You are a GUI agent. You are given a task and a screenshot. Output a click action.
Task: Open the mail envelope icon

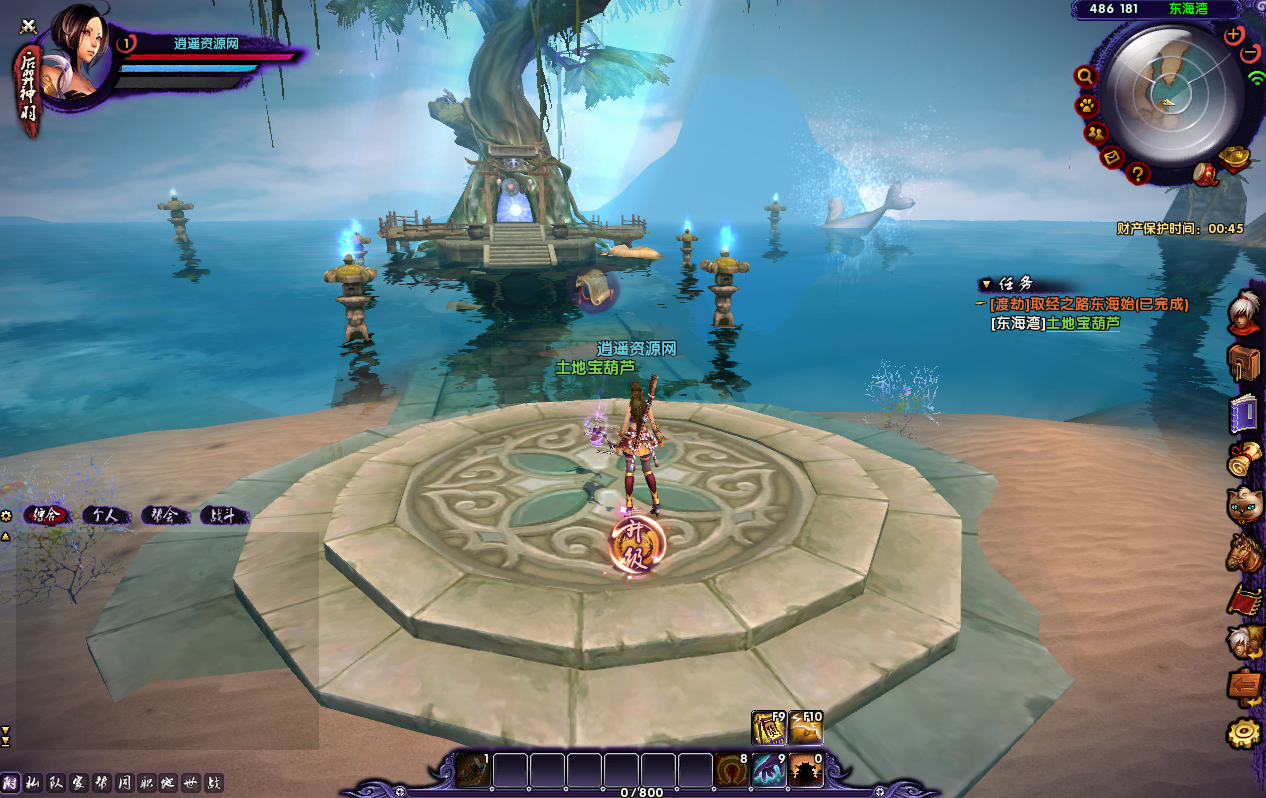pos(1111,156)
